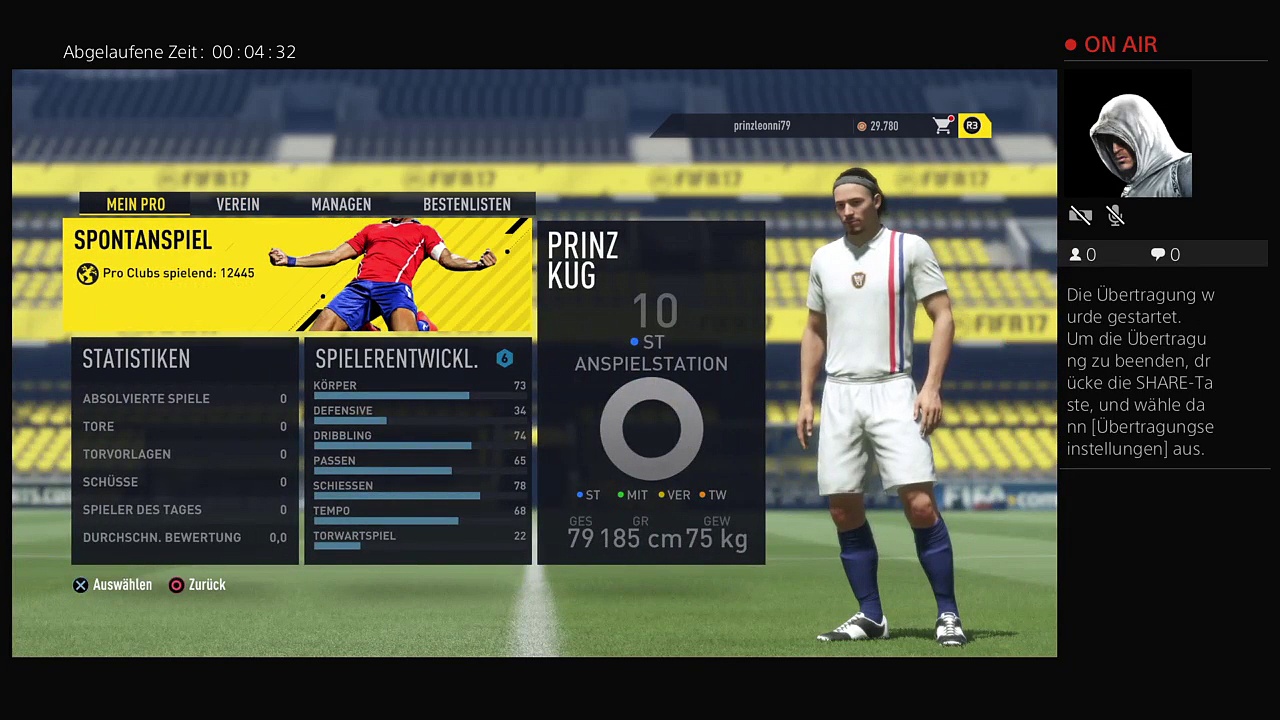Switch to the Mein Pro tab

tap(136, 204)
